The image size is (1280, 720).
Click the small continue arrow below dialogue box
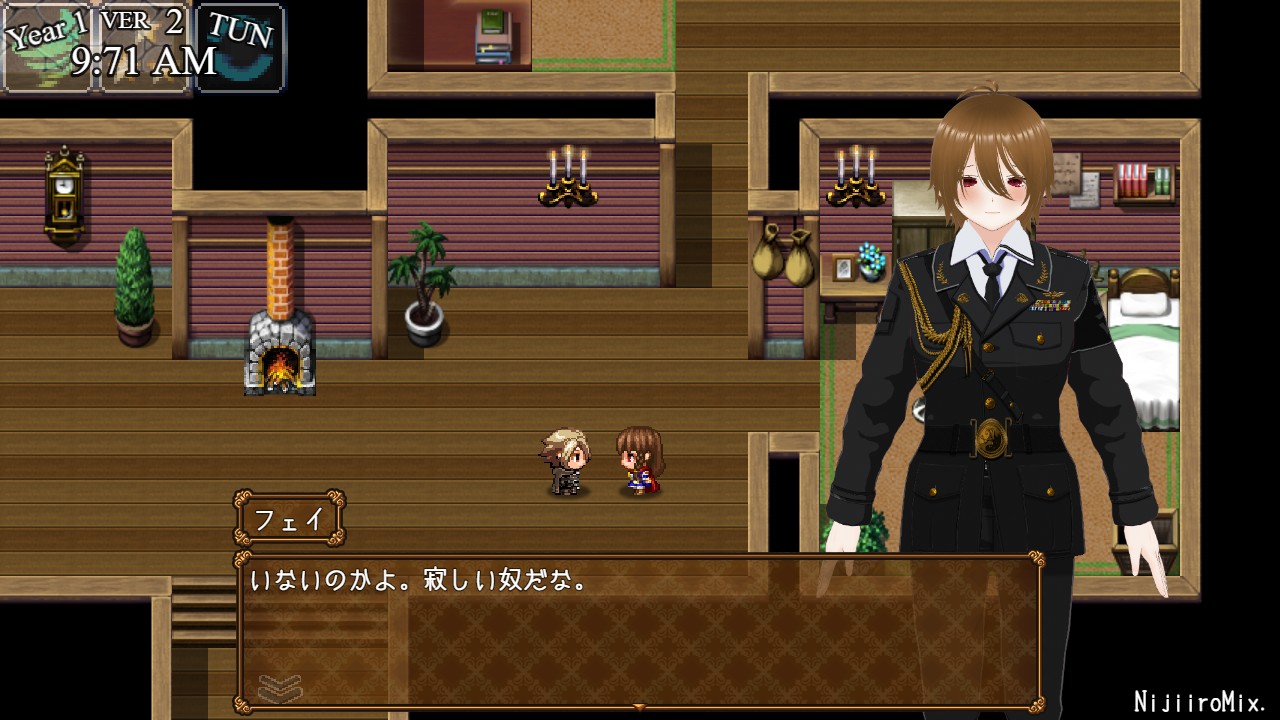click(x=639, y=707)
